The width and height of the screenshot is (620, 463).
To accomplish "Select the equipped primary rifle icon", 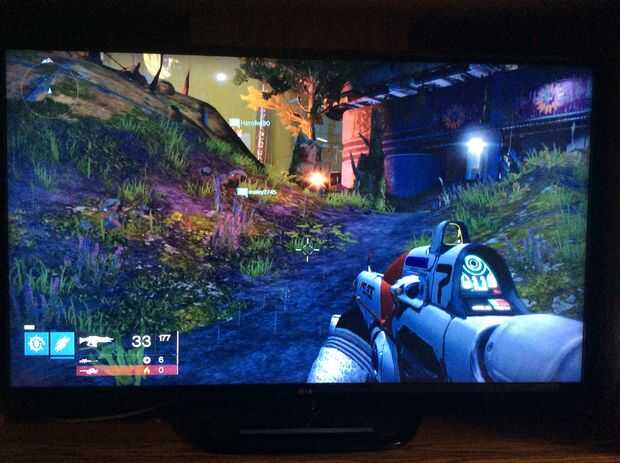I will [98, 342].
